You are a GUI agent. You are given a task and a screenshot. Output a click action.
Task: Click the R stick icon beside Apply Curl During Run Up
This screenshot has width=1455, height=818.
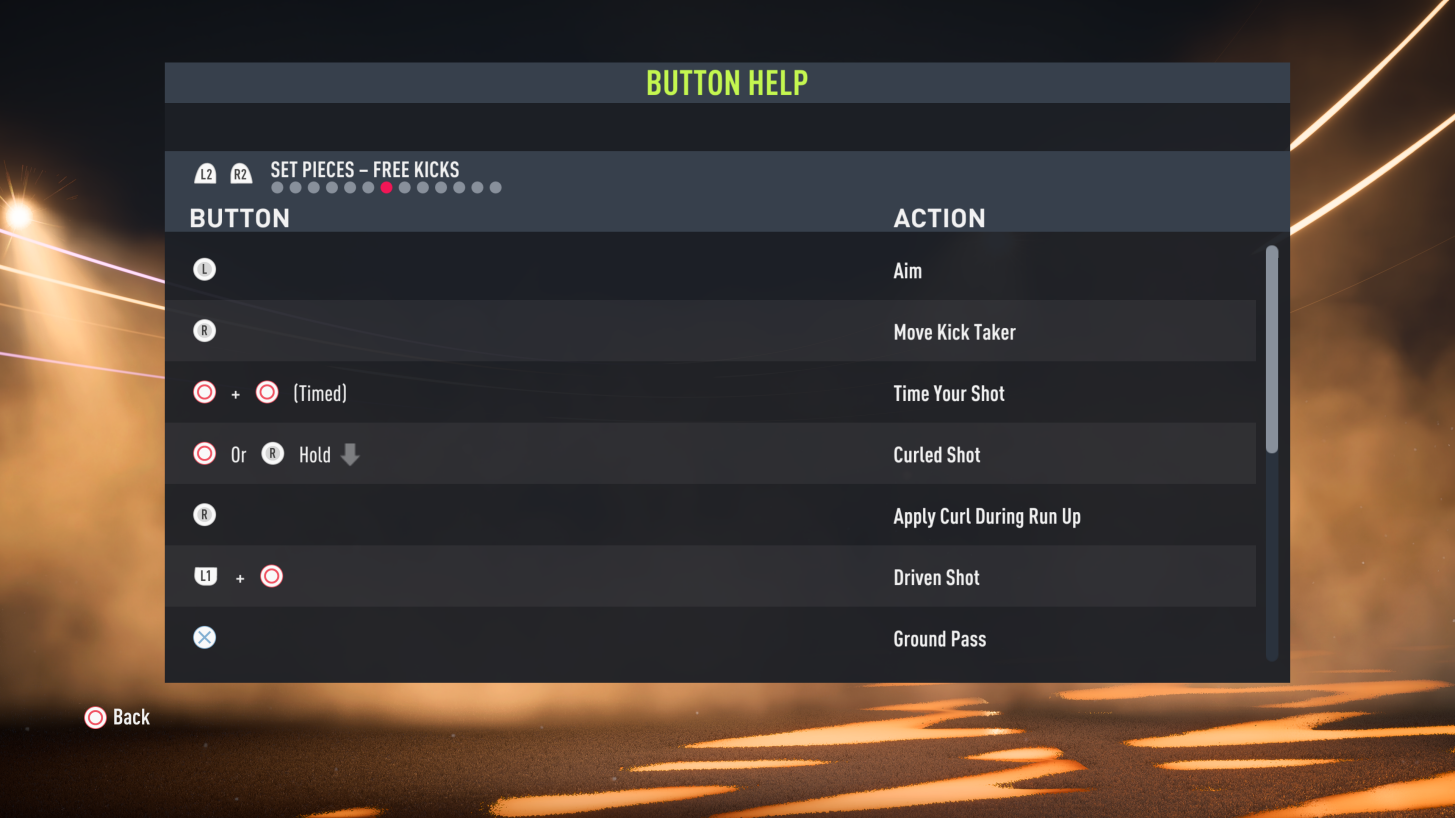click(x=204, y=514)
